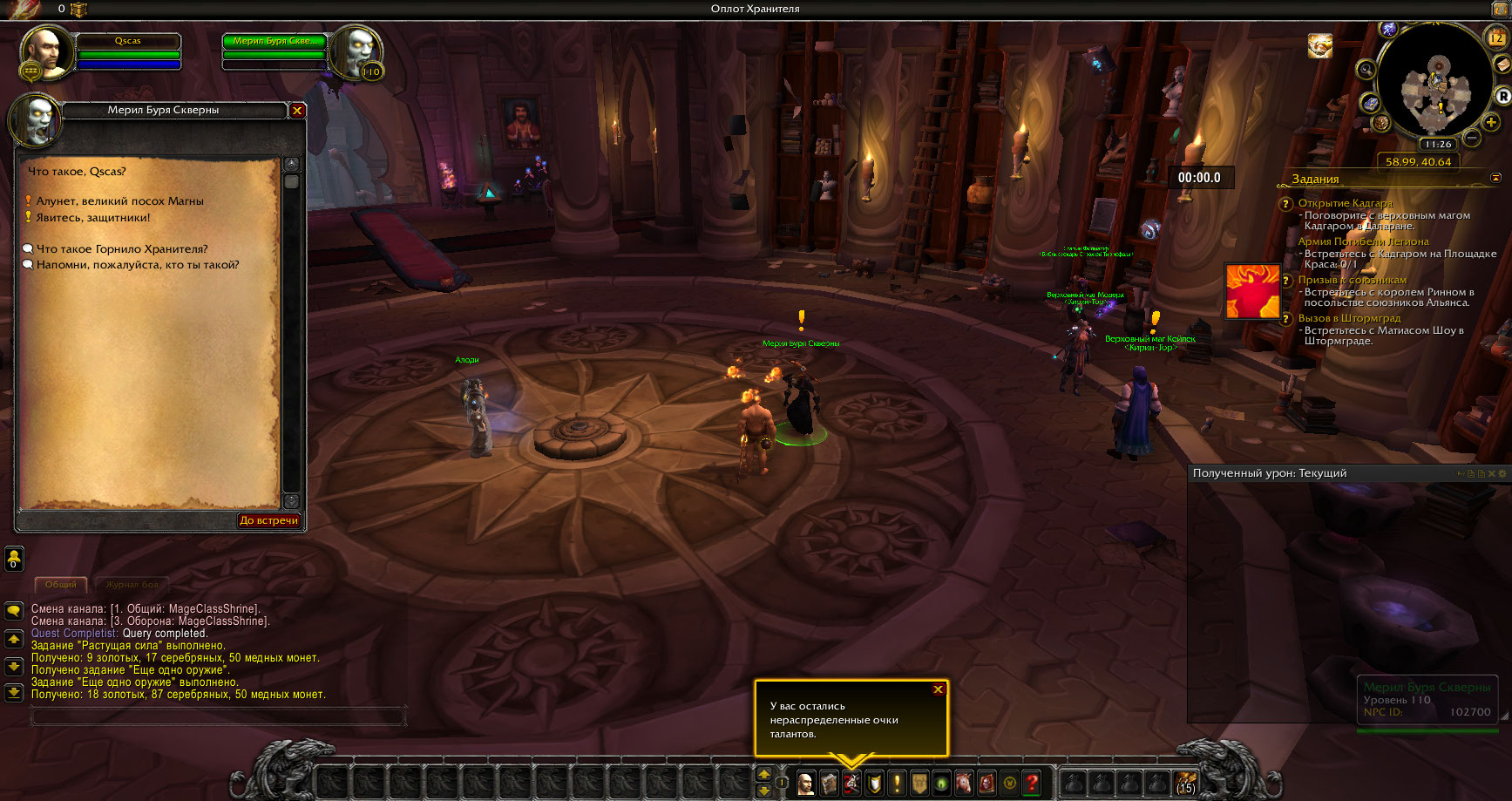1512x801 pixels.
Task: Open the red question mark help button
Action: click(x=1032, y=783)
